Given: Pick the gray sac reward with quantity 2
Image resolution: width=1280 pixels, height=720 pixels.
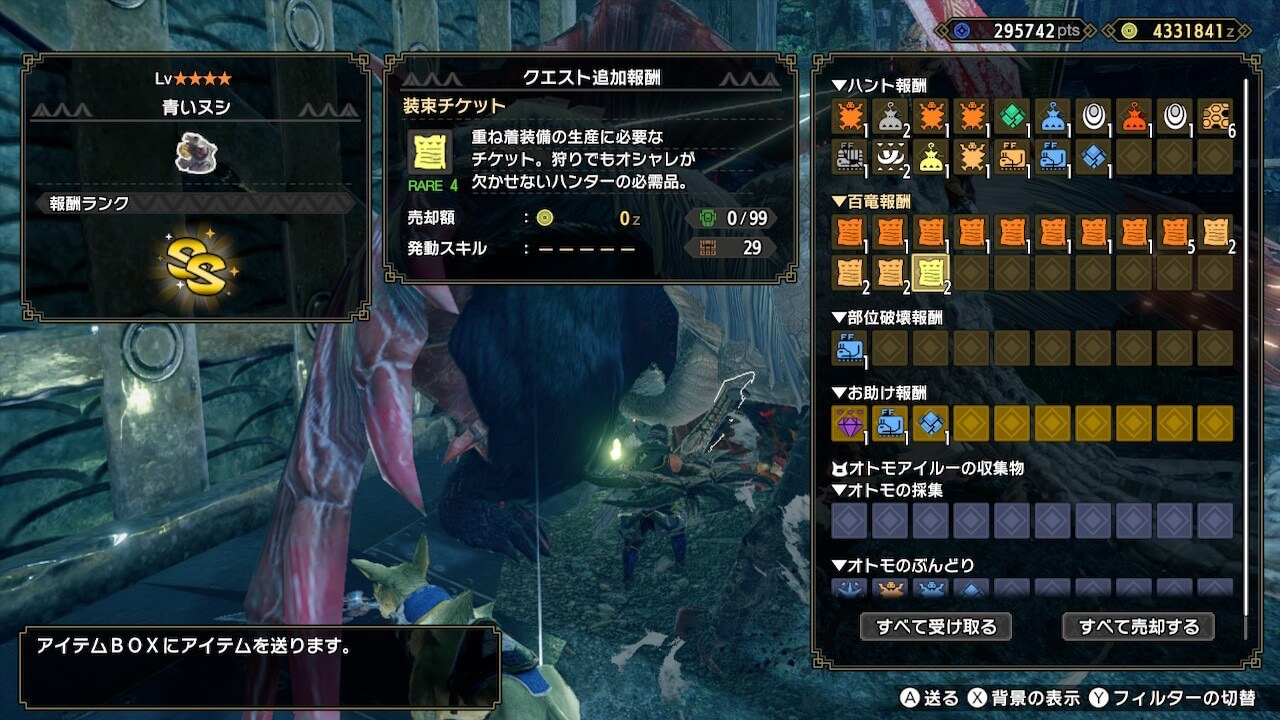Looking at the screenshot, I should [890, 116].
